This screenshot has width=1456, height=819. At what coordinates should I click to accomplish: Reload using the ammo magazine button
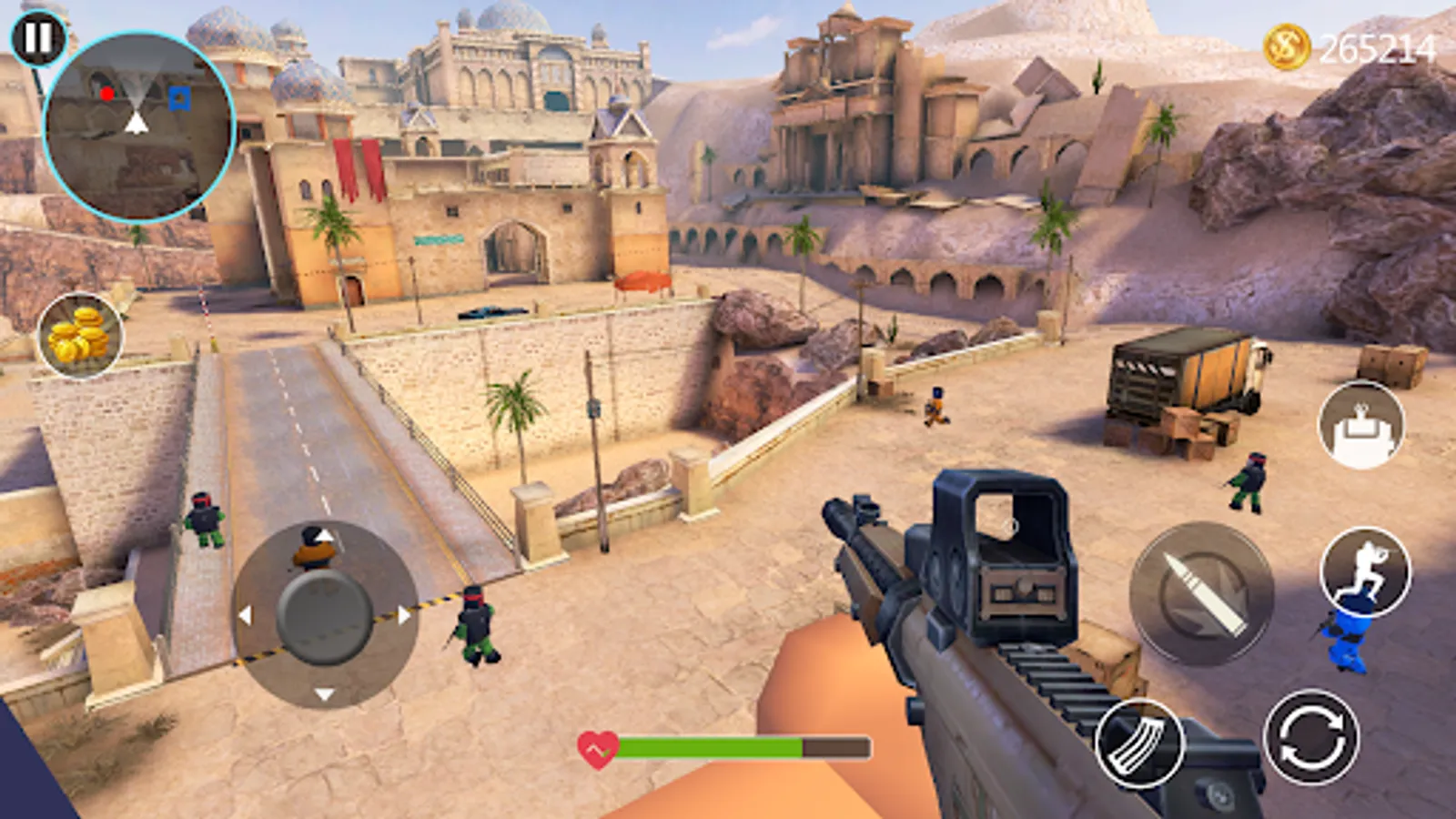[1139, 743]
